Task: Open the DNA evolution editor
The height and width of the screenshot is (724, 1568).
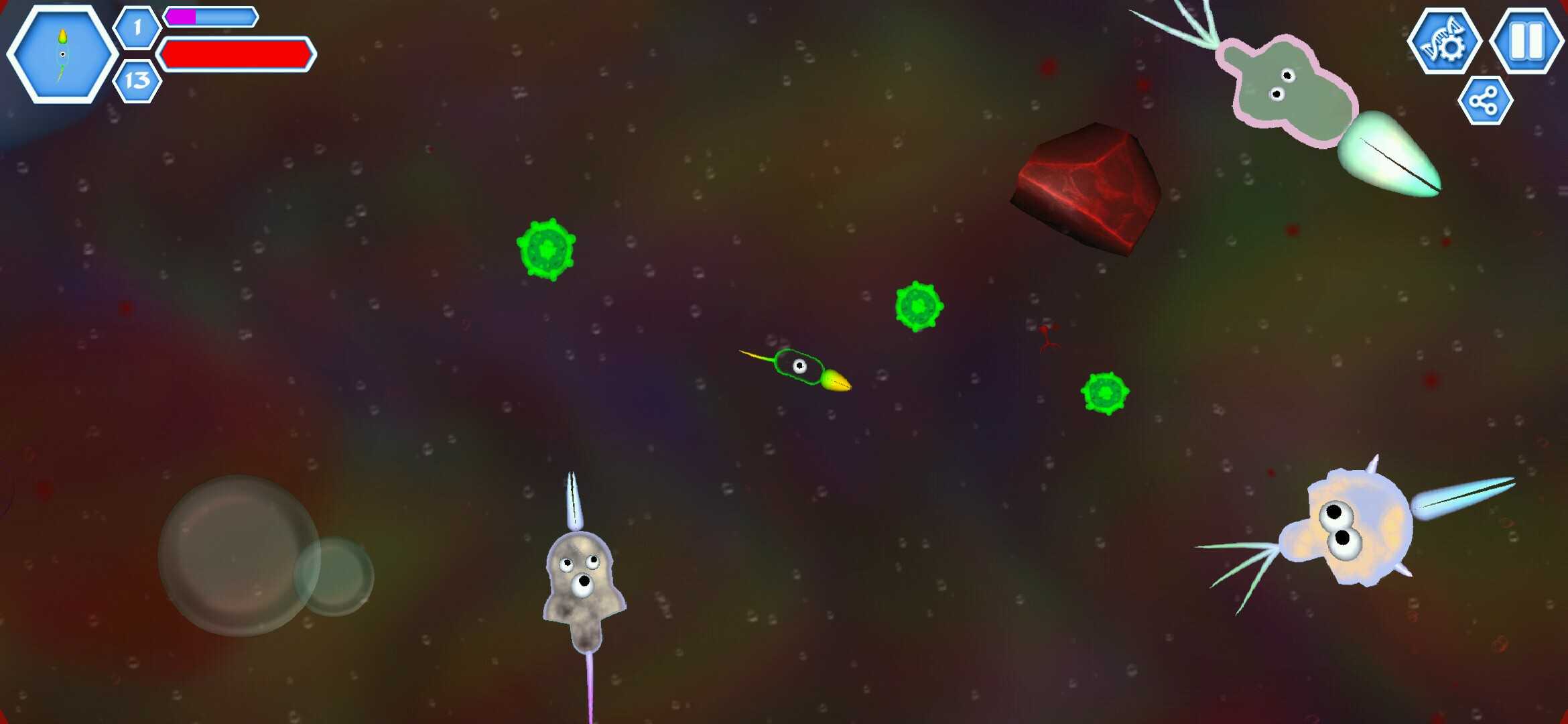Action: (x=1444, y=42)
